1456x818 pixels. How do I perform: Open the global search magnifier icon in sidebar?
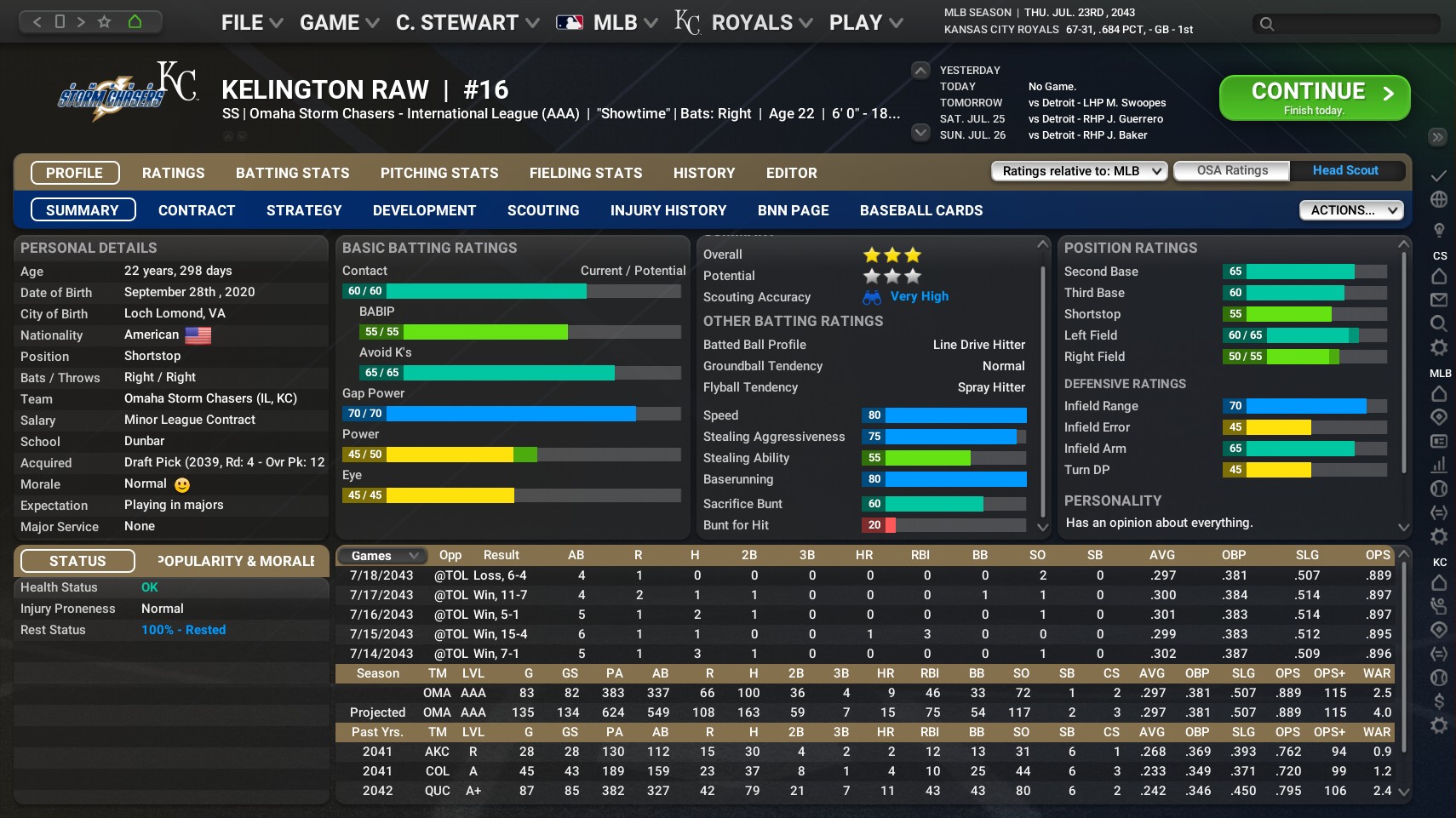[1438, 323]
